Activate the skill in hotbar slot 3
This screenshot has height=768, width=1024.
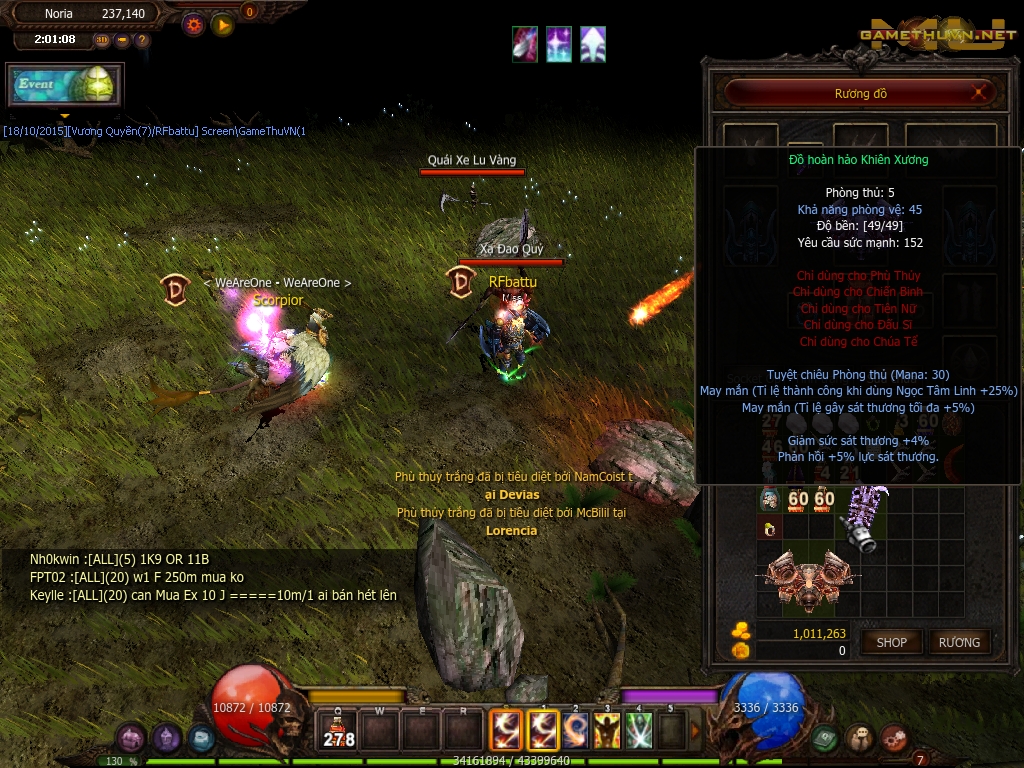(x=607, y=730)
